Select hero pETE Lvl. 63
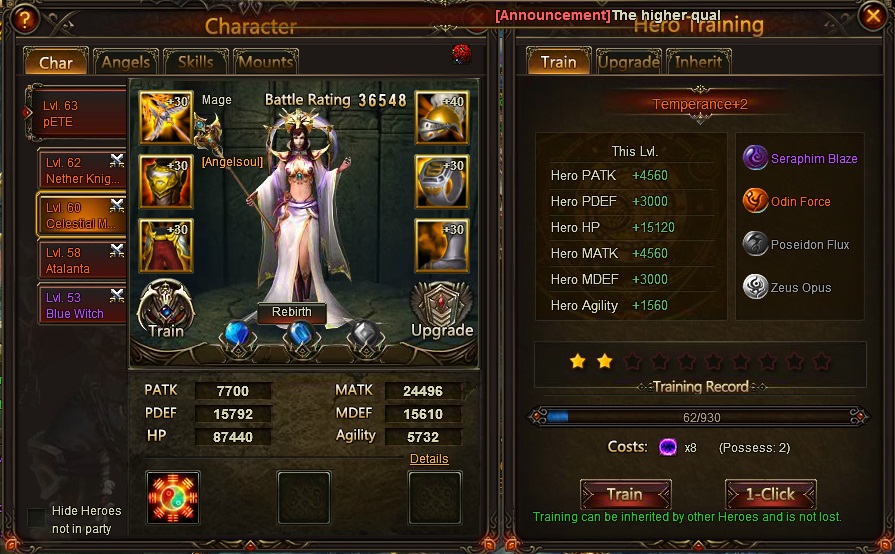Image resolution: width=895 pixels, height=554 pixels. pos(78,114)
